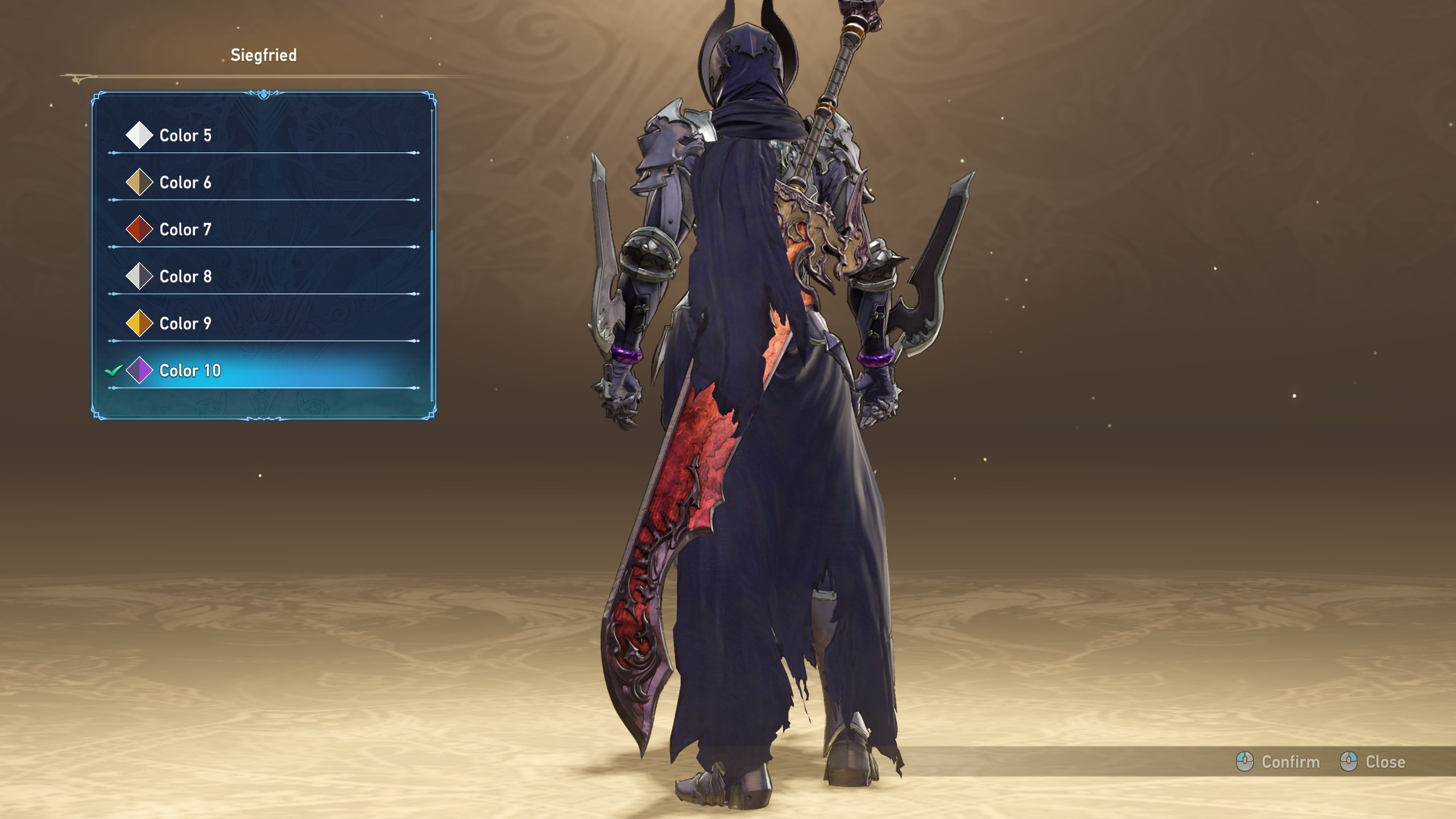Pick the Color 7 red option
The image size is (1456, 819).
pos(185,230)
